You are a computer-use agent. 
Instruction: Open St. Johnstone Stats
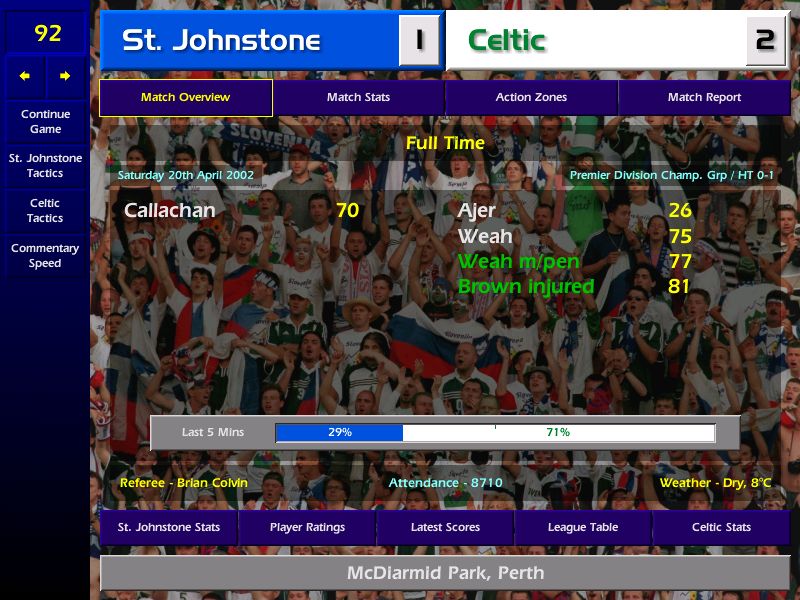point(168,527)
